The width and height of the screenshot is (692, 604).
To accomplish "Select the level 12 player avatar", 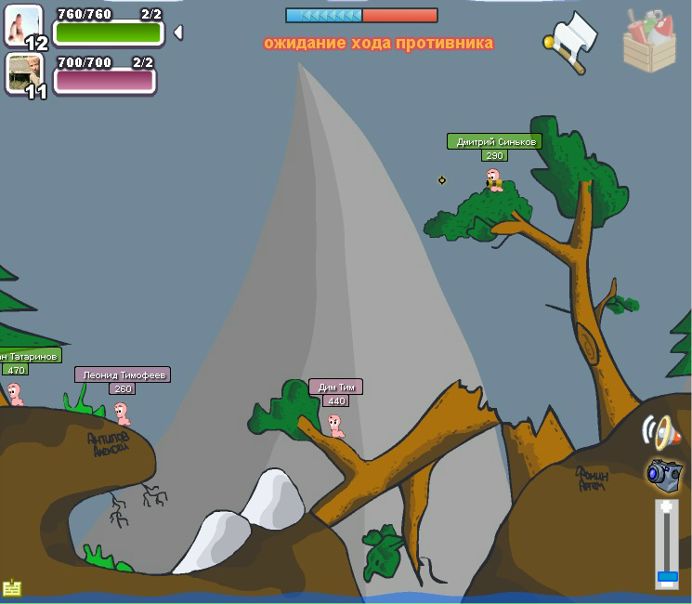I will [x=24, y=26].
